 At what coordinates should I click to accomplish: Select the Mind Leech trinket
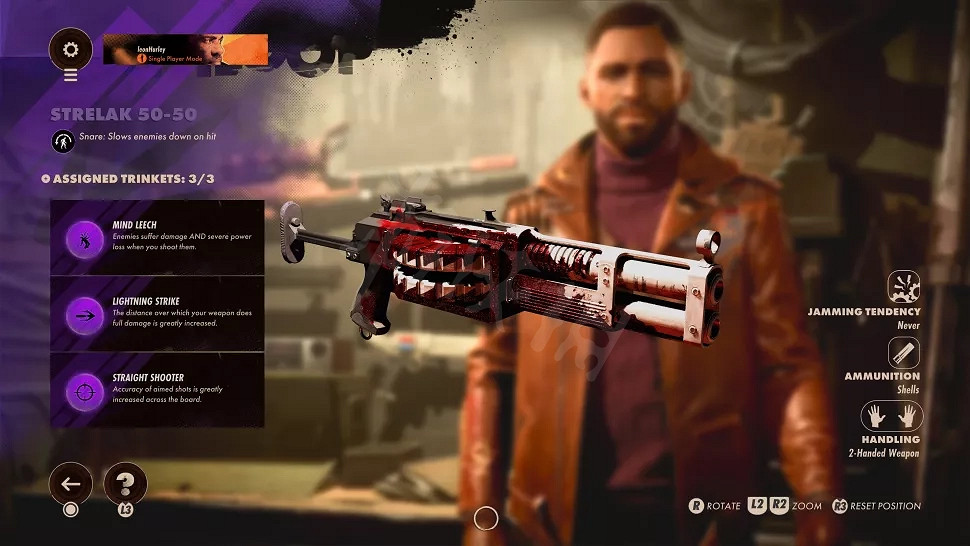click(157, 238)
